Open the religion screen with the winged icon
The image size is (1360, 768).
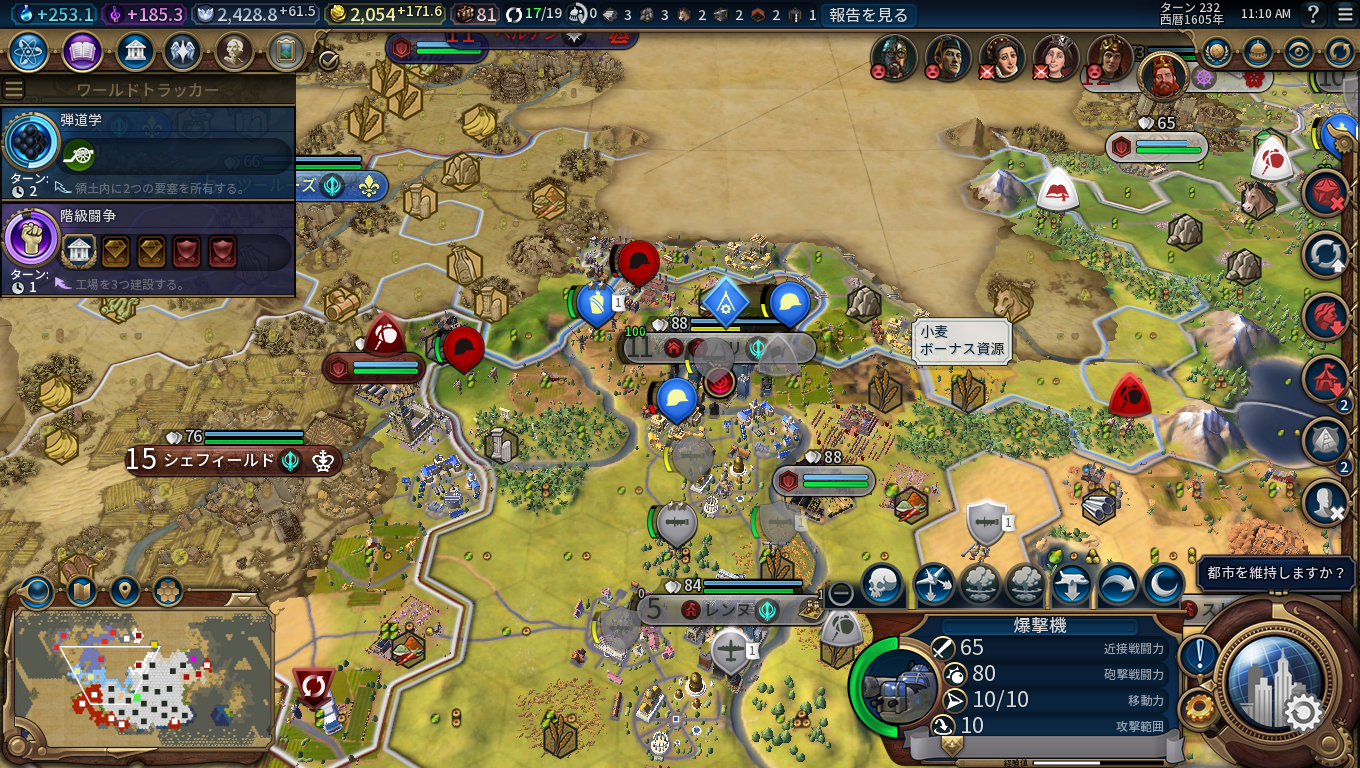183,51
